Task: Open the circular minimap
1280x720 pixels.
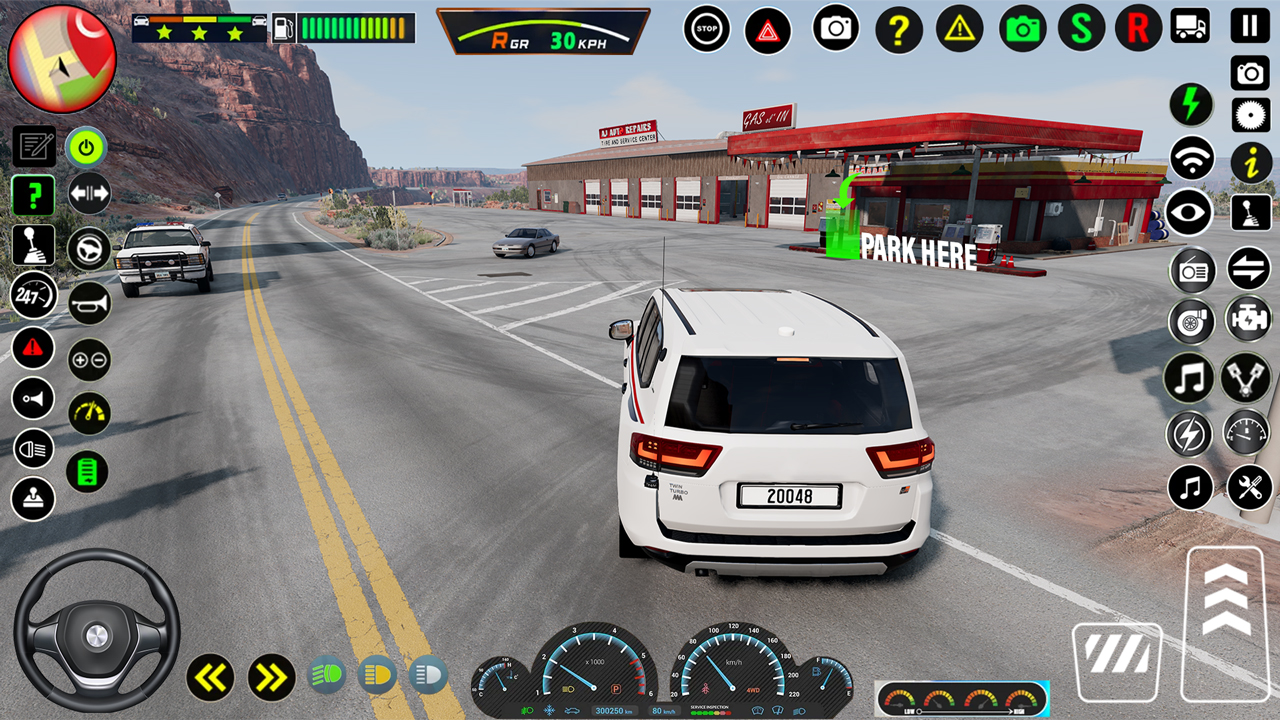Action: (x=62, y=59)
